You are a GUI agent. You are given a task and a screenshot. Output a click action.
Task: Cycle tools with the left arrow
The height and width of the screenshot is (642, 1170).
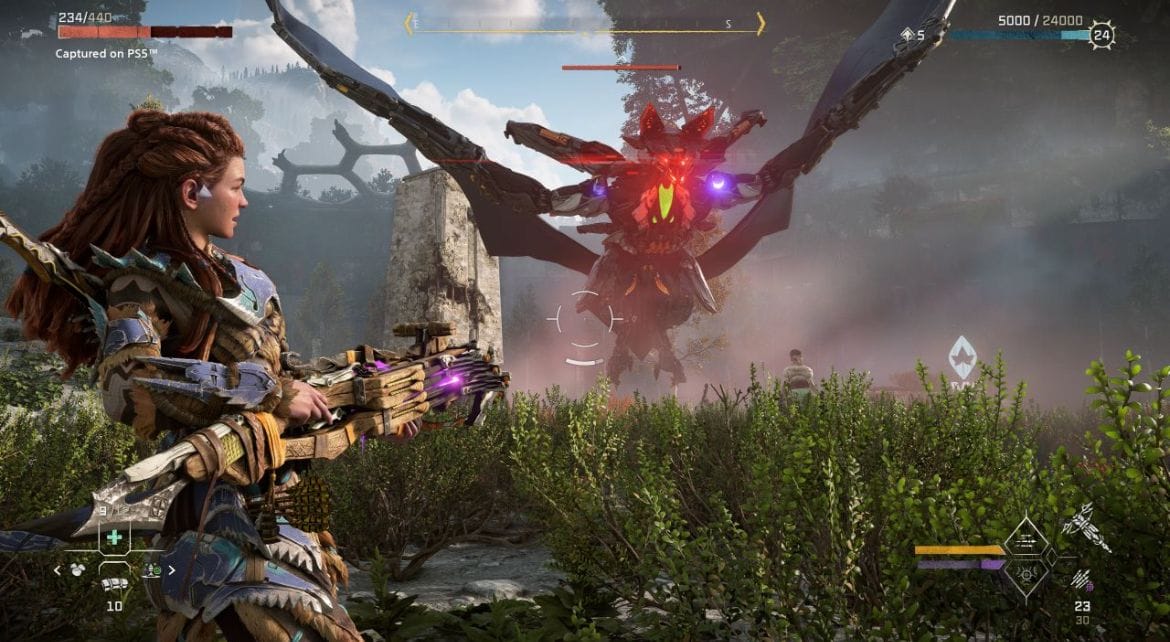[57, 570]
